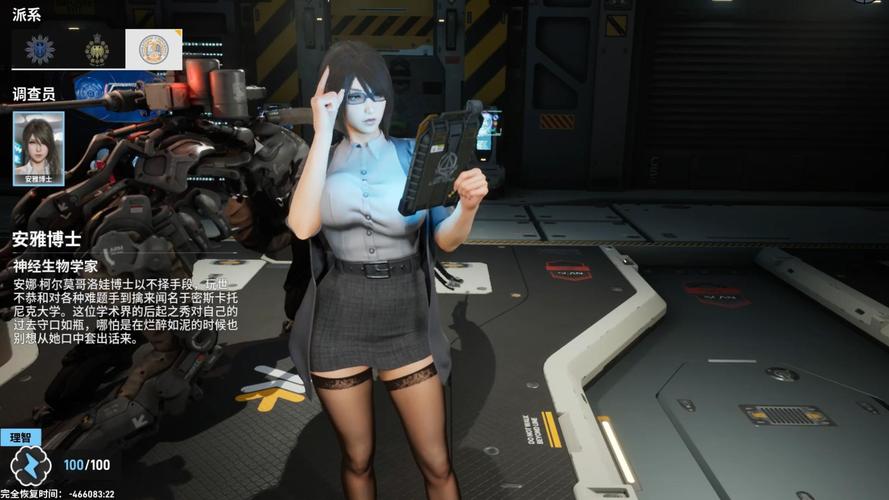The width and height of the screenshot is (889, 500).
Task: Choose the highlighted round seal faction tab
Action: 153,49
